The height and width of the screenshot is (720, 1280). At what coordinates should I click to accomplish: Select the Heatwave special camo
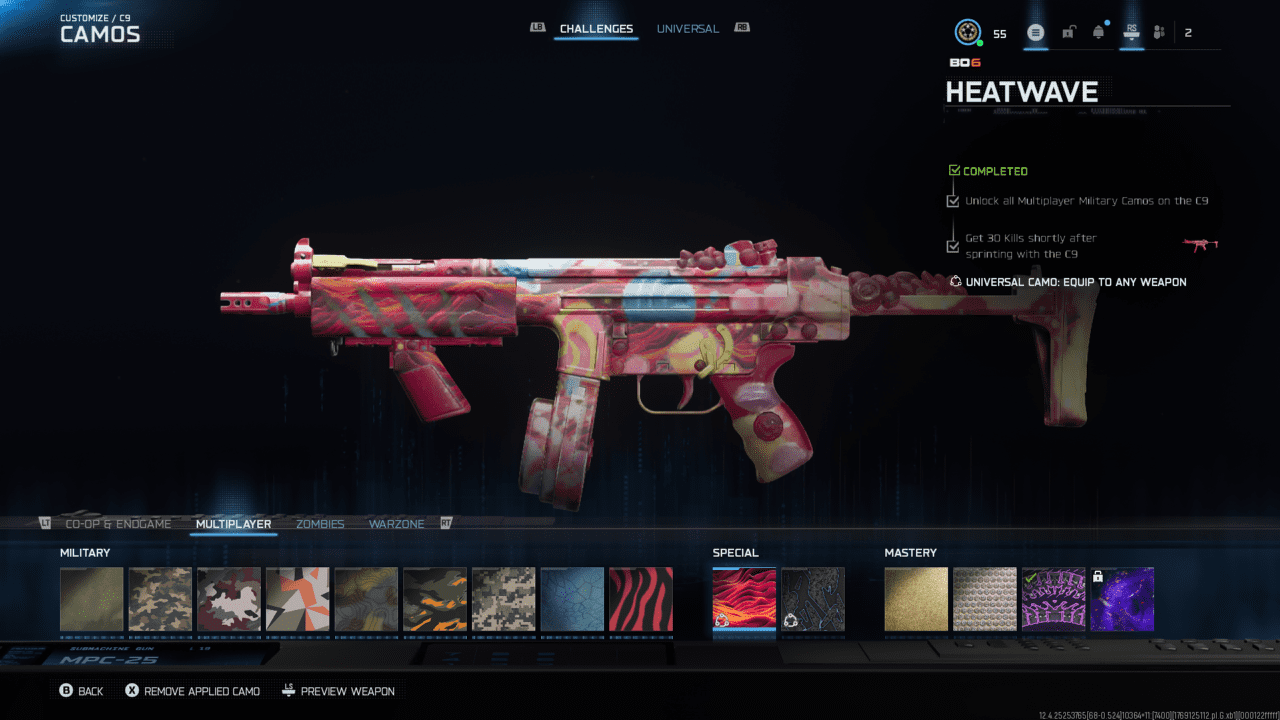tap(744, 600)
